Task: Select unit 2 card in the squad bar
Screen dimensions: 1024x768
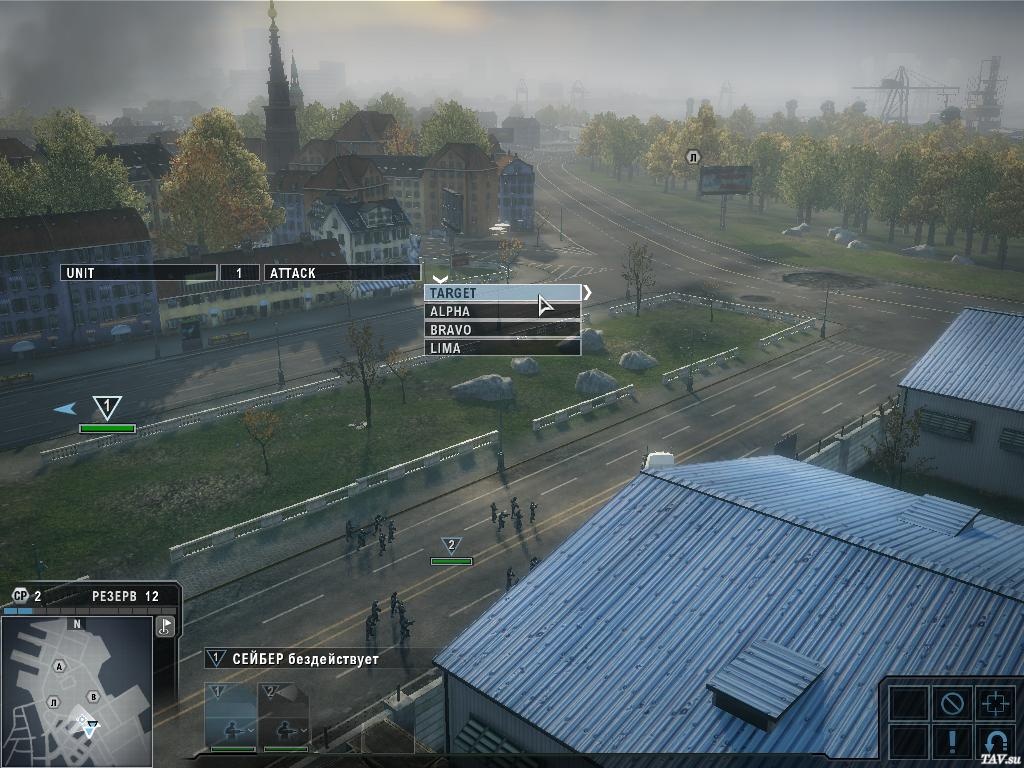Action: (x=283, y=715)
